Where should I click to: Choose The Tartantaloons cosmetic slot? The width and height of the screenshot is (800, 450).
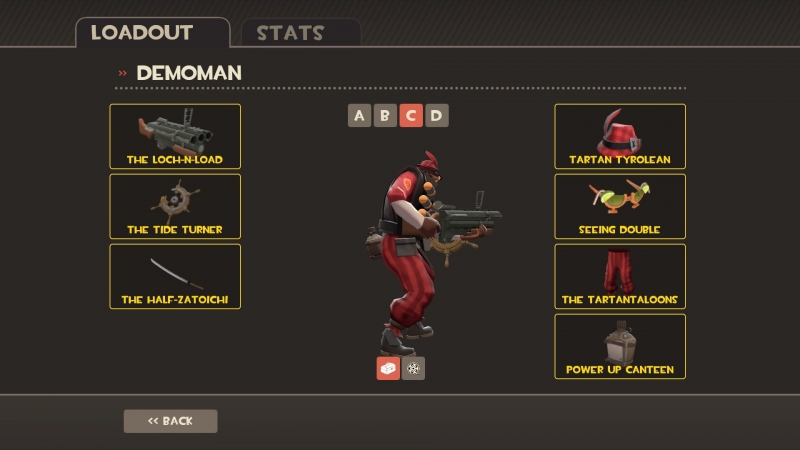pyautogui.click(x=620, y=276)
